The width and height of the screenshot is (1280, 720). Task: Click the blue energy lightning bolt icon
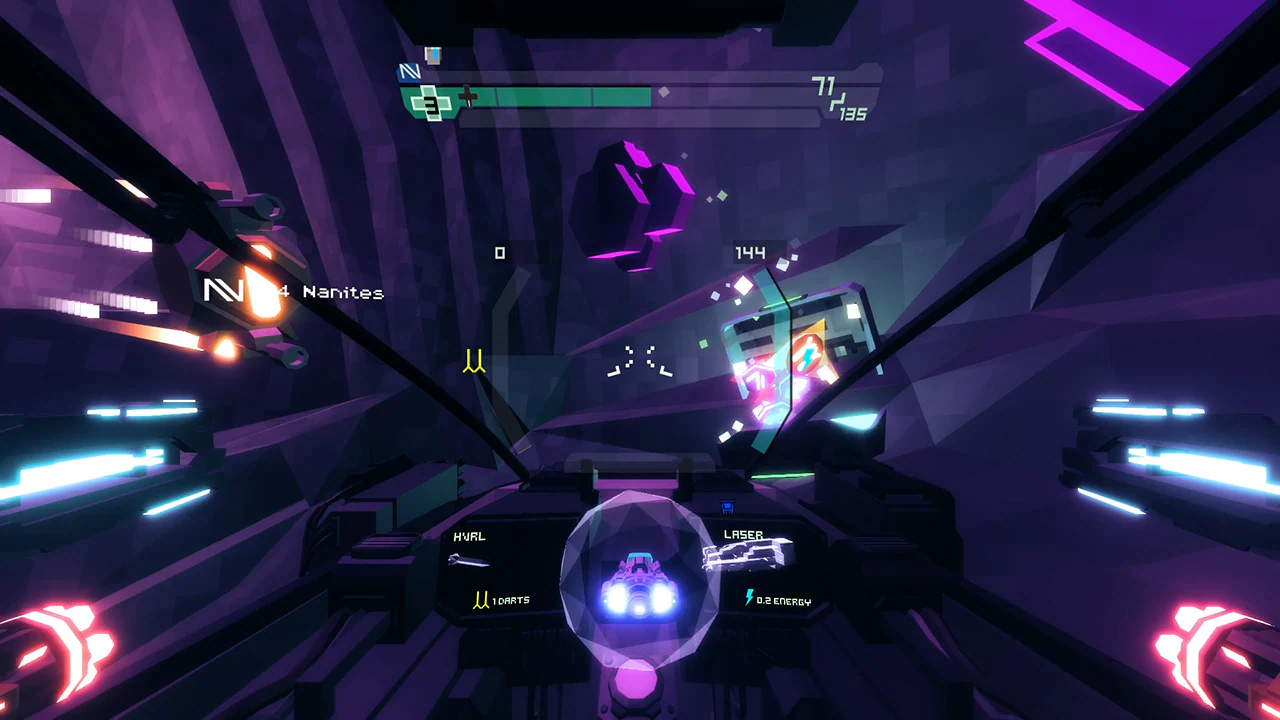(749, 596)
